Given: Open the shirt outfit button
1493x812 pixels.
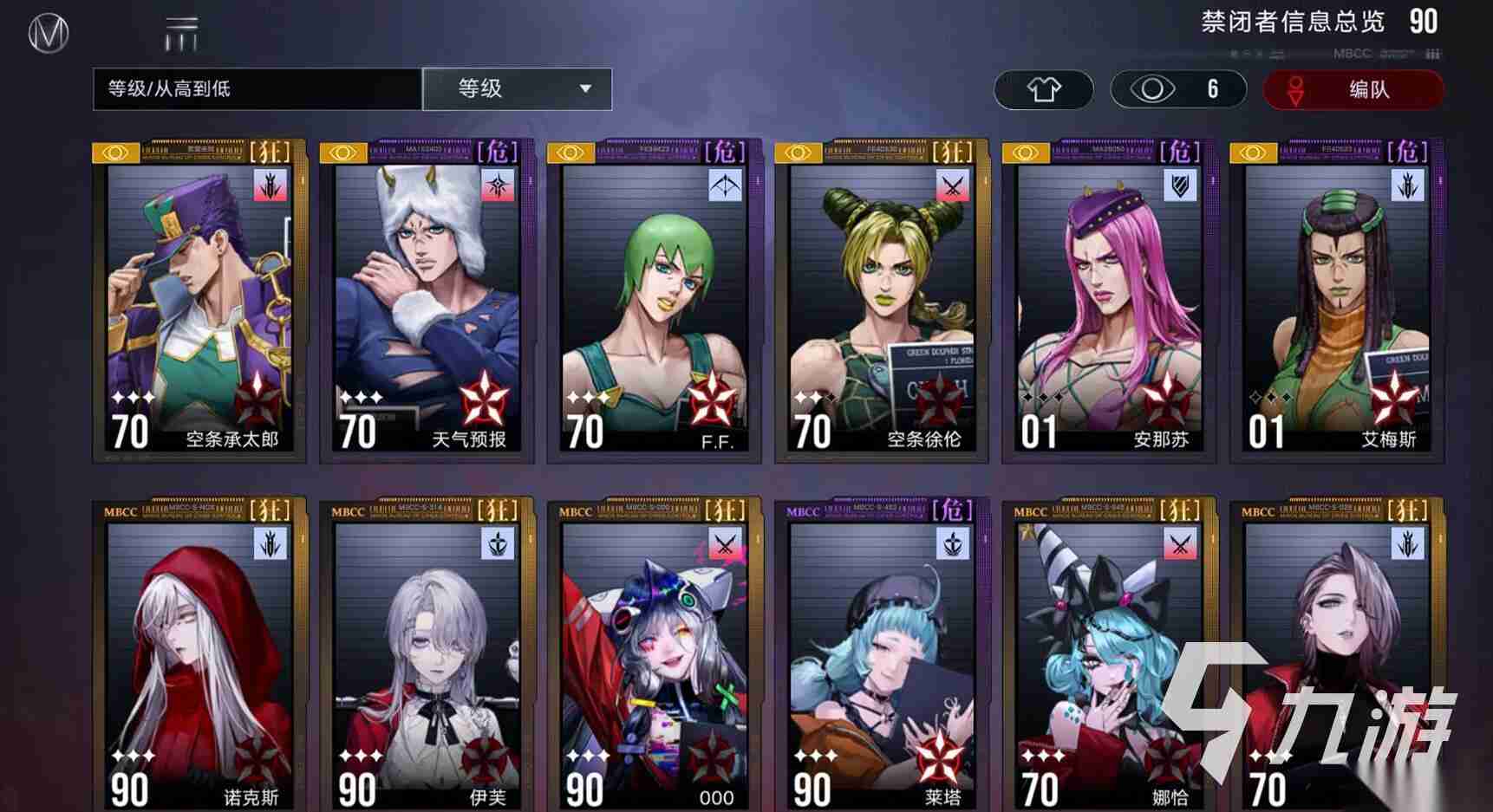Looking at the screenshot, I should click(1043, 89).
